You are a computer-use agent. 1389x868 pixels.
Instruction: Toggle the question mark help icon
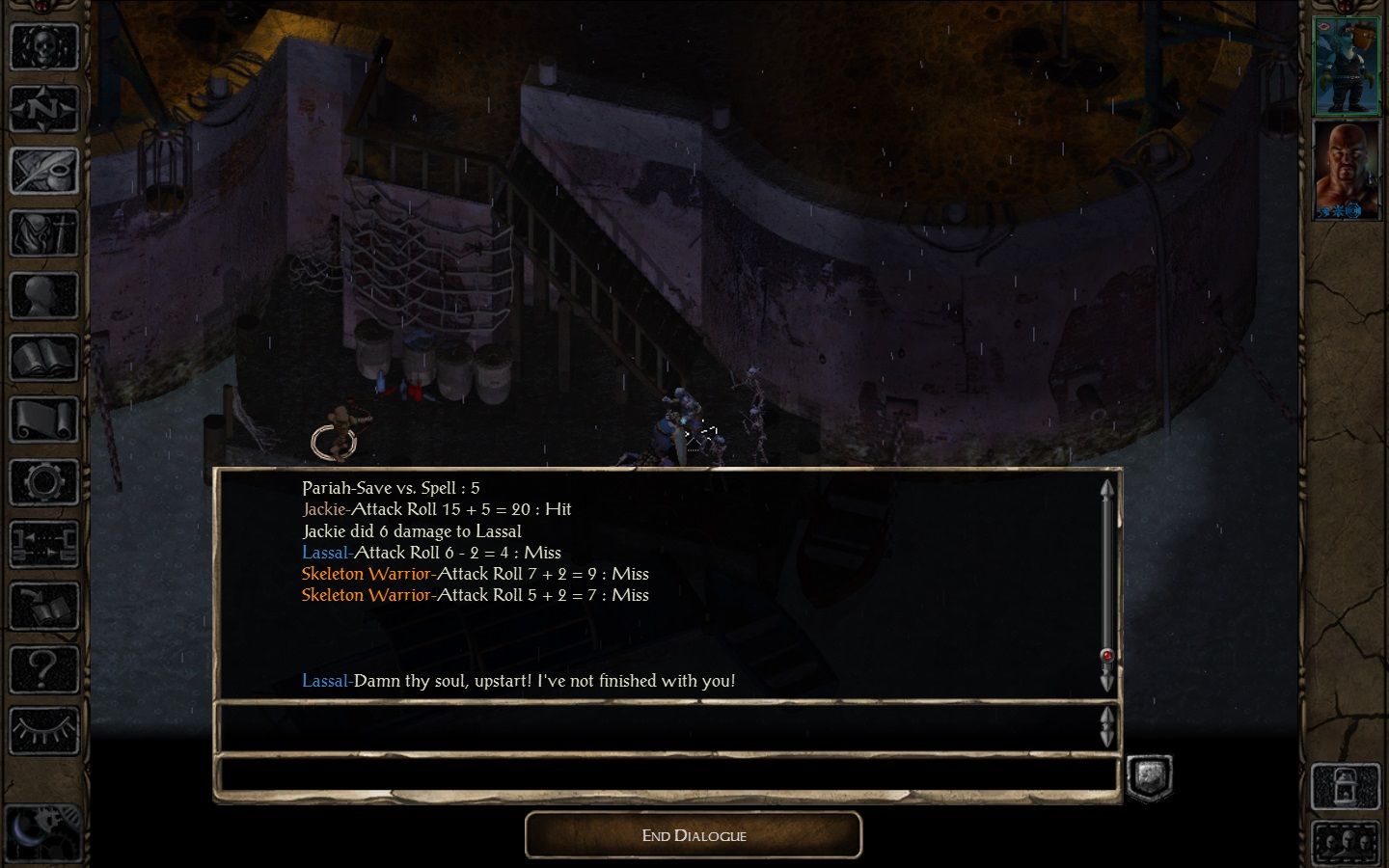(x=44, y=668)
